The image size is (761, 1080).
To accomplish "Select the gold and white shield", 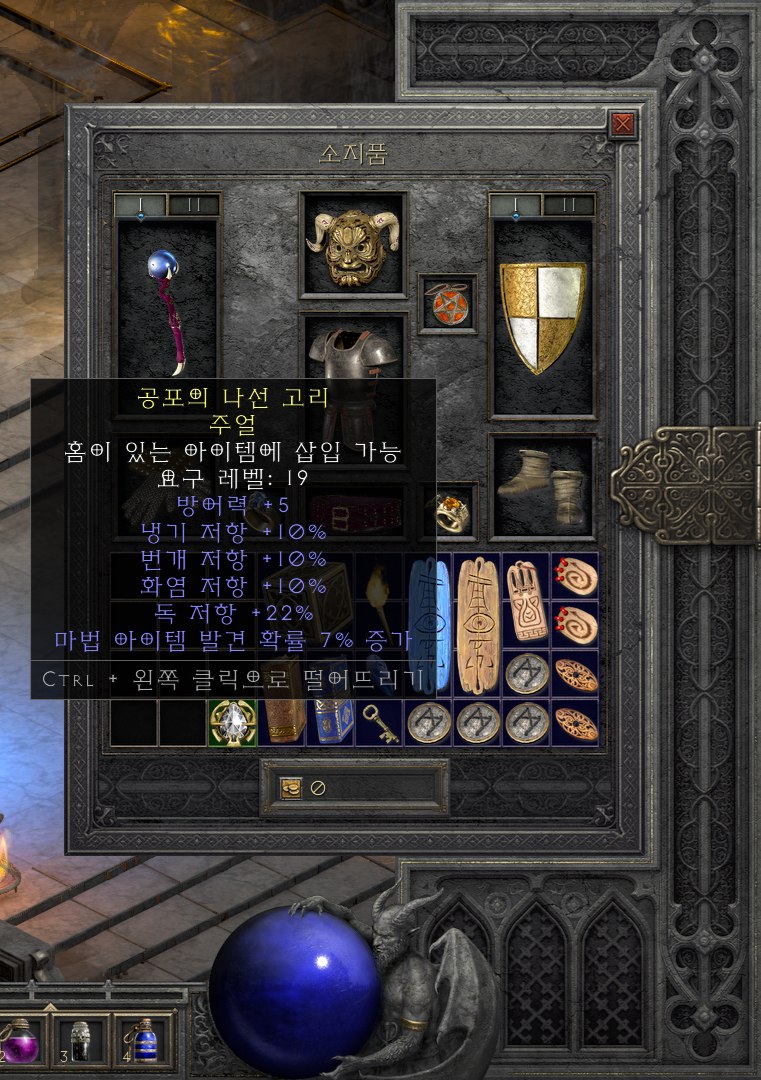I will click(x=542, y=317).
